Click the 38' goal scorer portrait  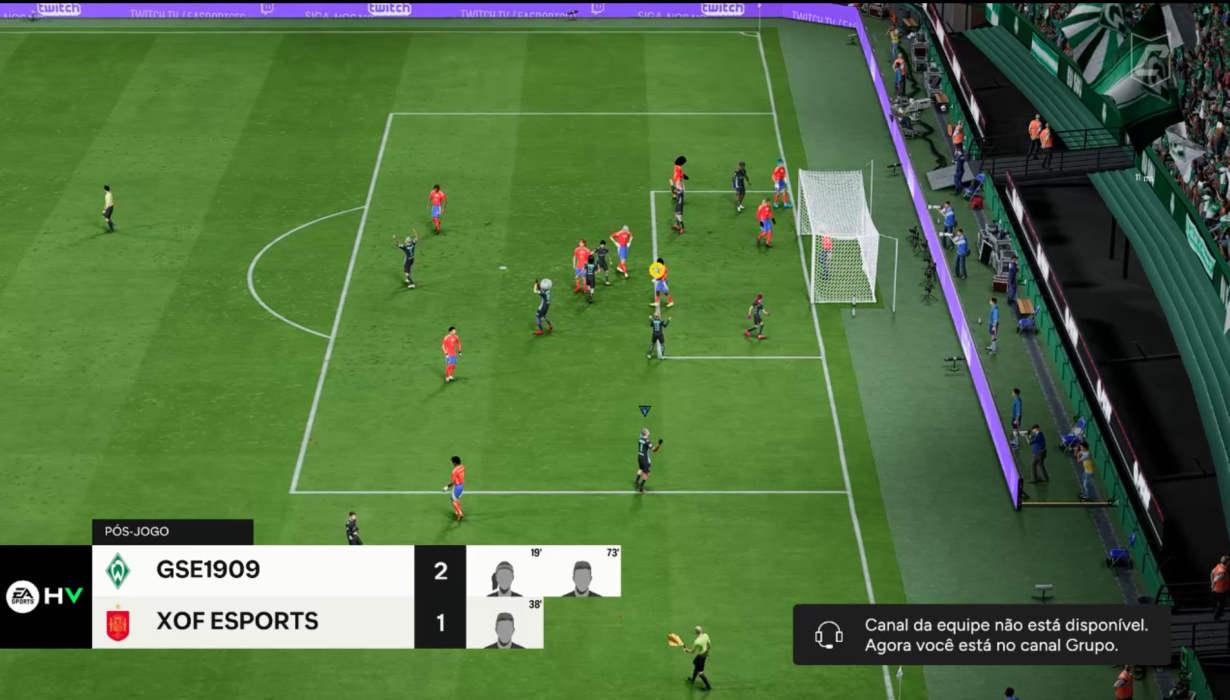tap(505, 628)
